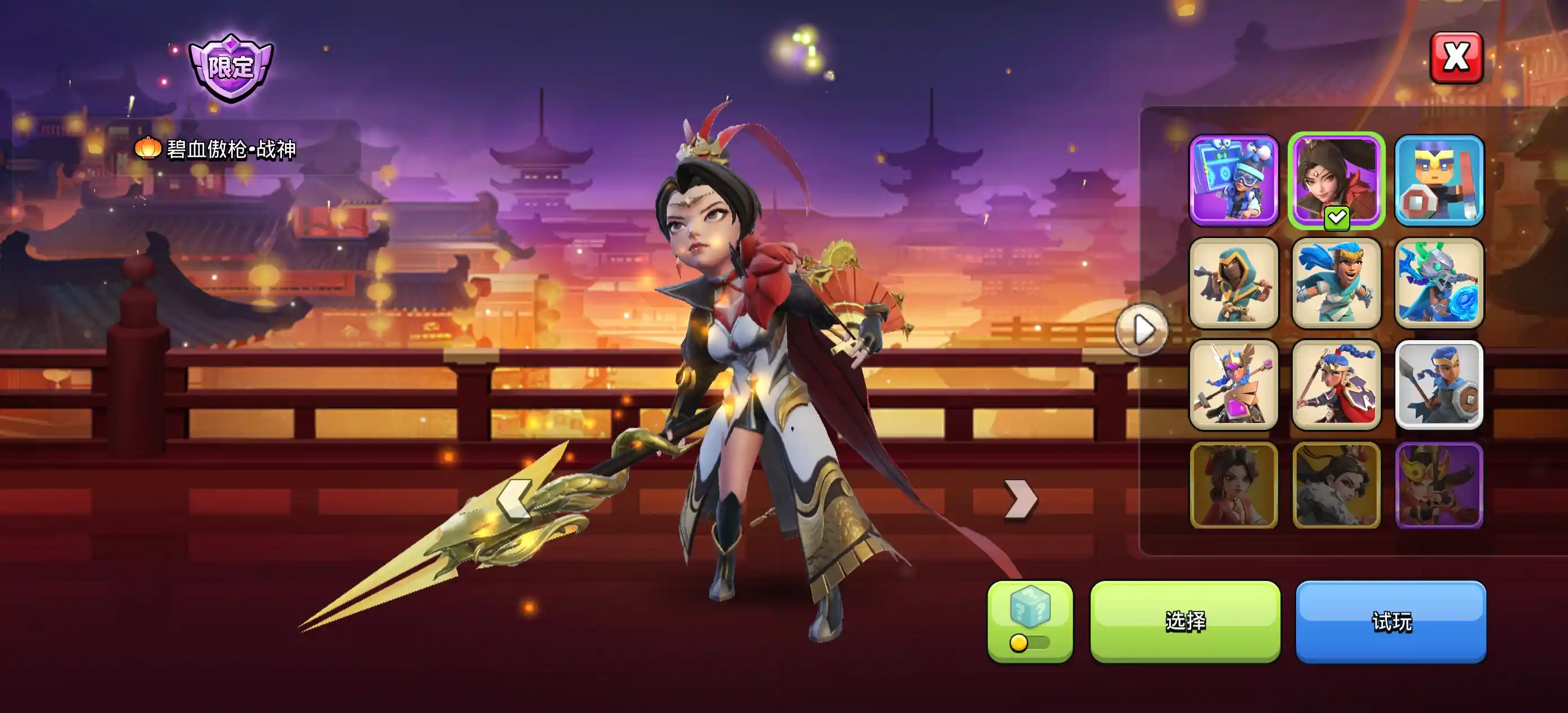The height and width of the screenshot is (713, 1568).
Task: Select the locked red-dress lady skin
Action: (x=1234, y=485)
